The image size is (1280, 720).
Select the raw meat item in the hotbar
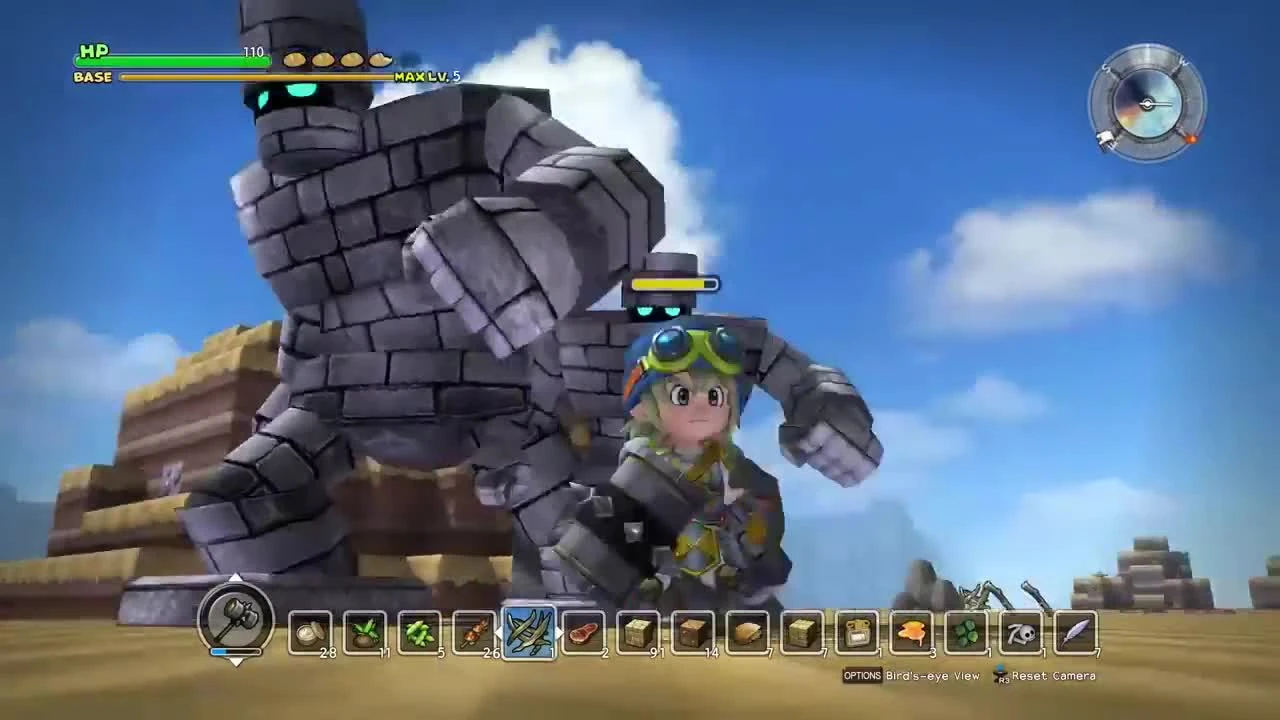coord(583,630)
